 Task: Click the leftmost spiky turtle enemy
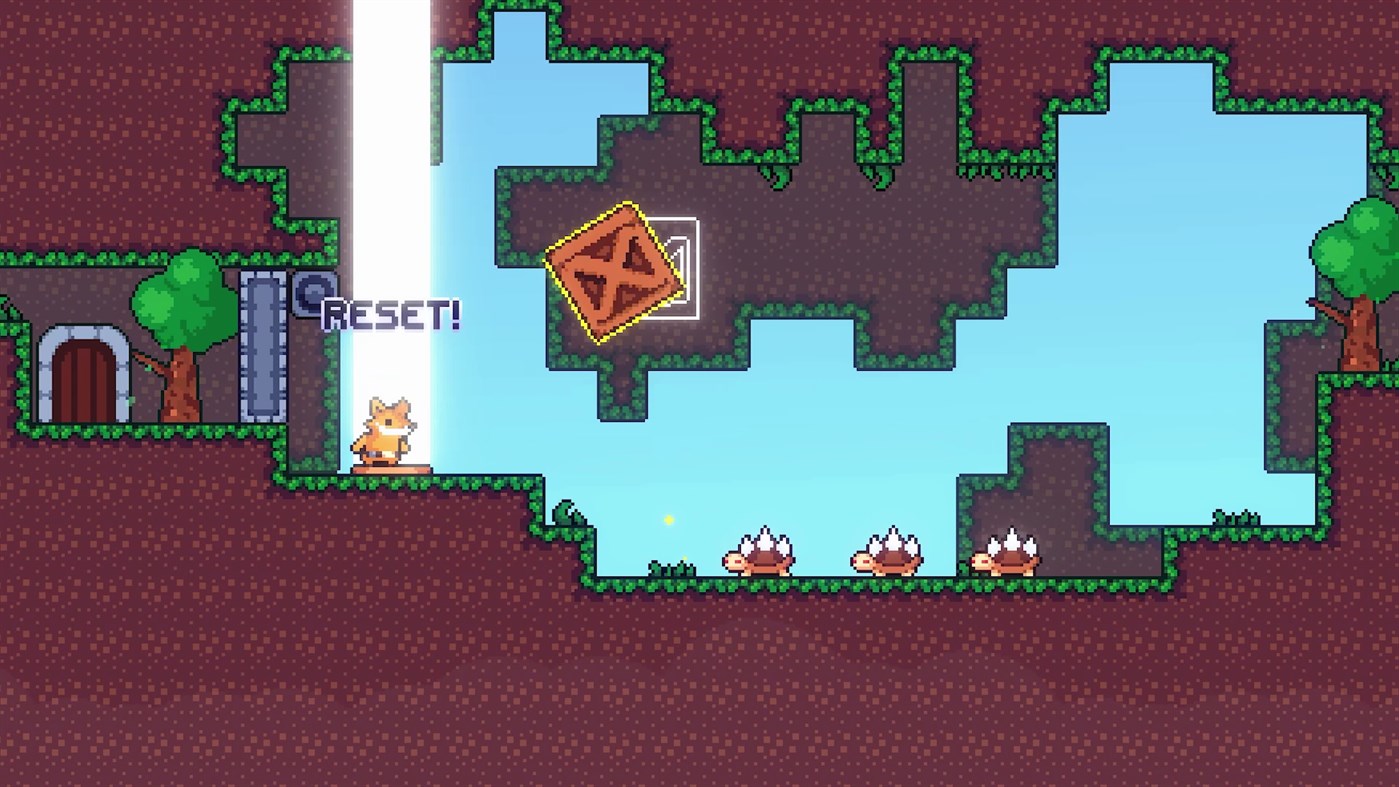[762, 554]
